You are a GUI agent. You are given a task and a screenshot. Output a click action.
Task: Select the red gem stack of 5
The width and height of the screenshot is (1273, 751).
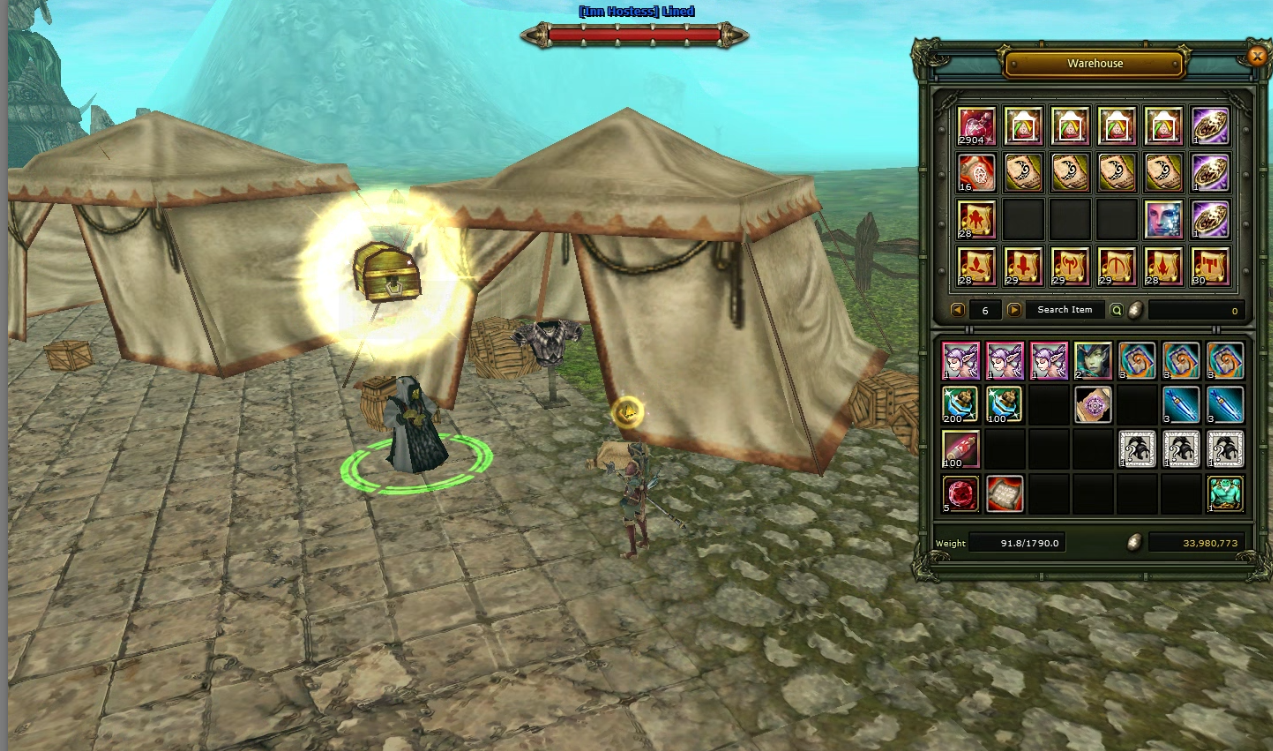click(x=961, y=494)
